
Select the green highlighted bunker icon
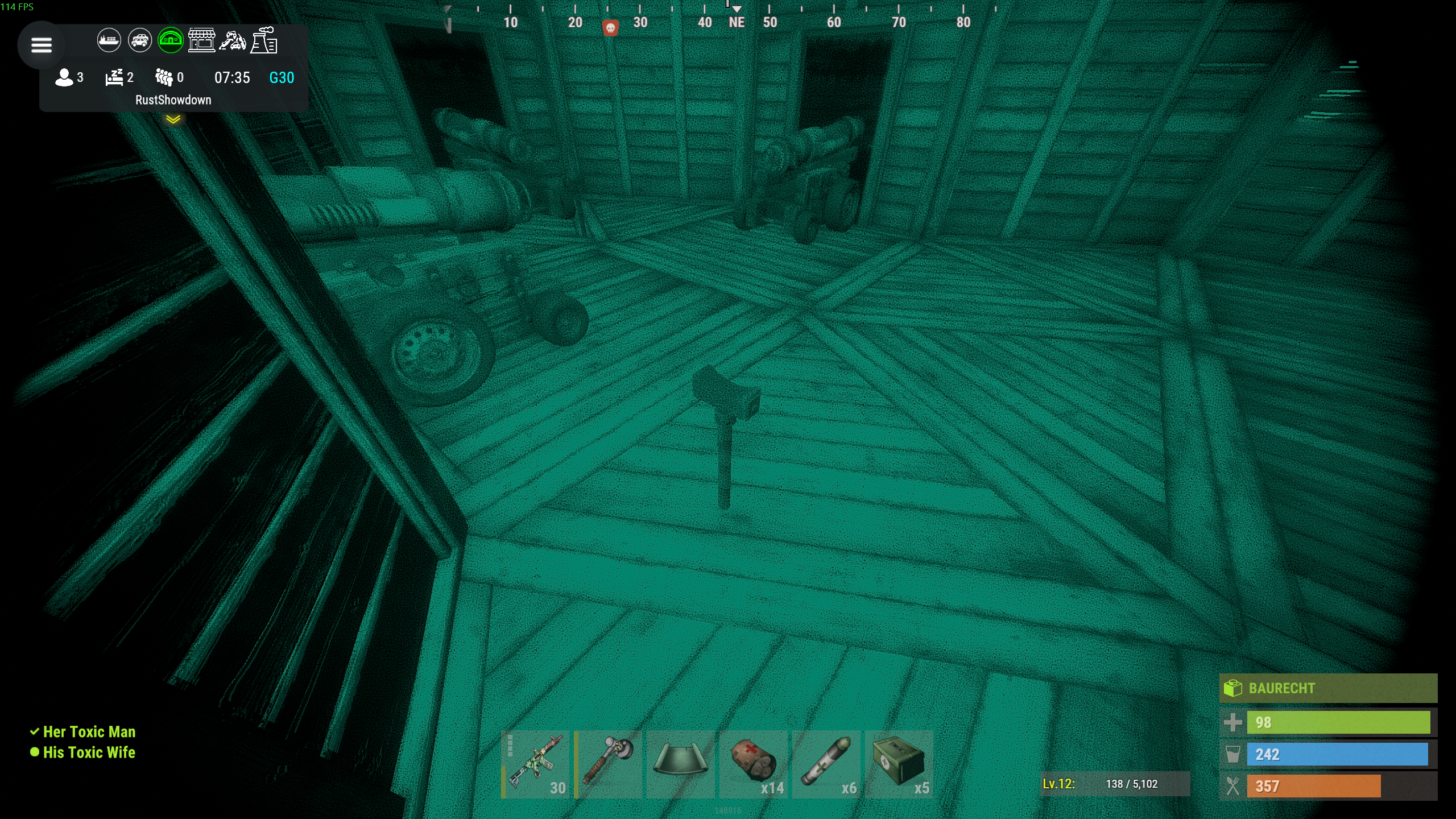click(x=171, y=40)
